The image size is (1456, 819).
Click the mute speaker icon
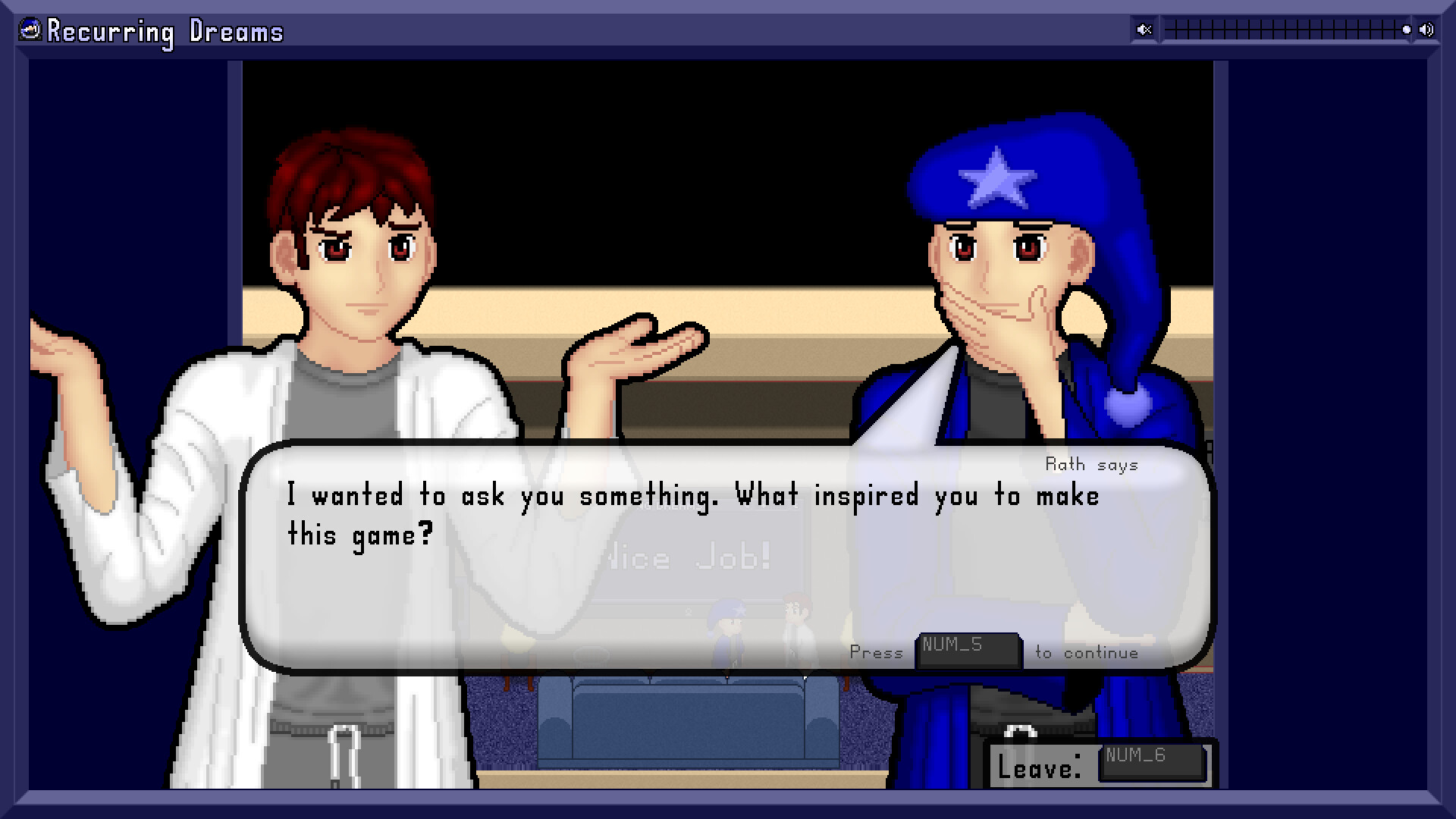click(x=1144, y=30)
